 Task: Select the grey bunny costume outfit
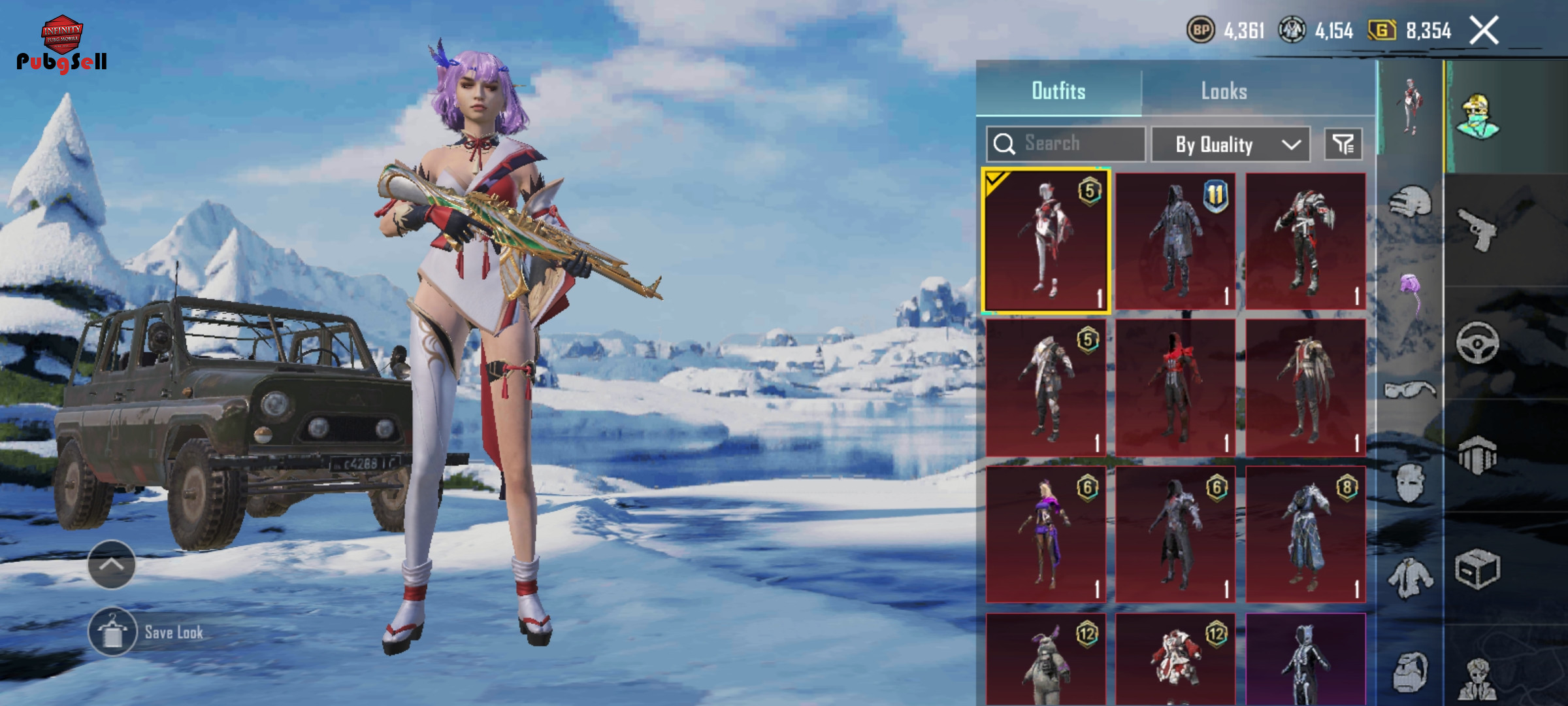(x=1045, y=660)
